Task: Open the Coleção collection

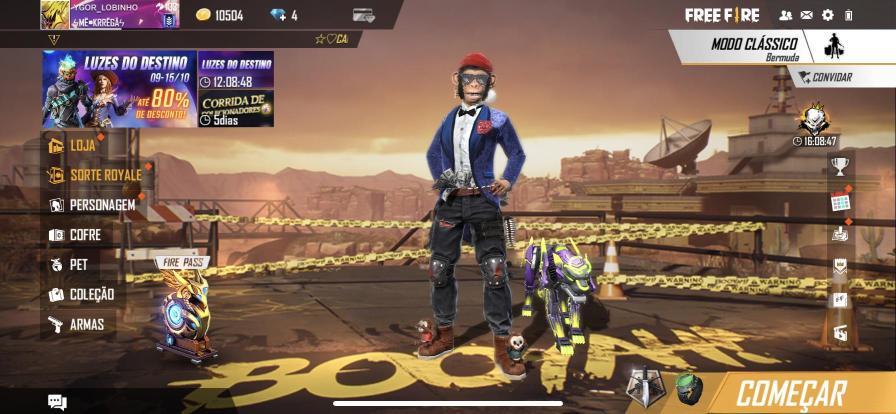Action: 90,295
